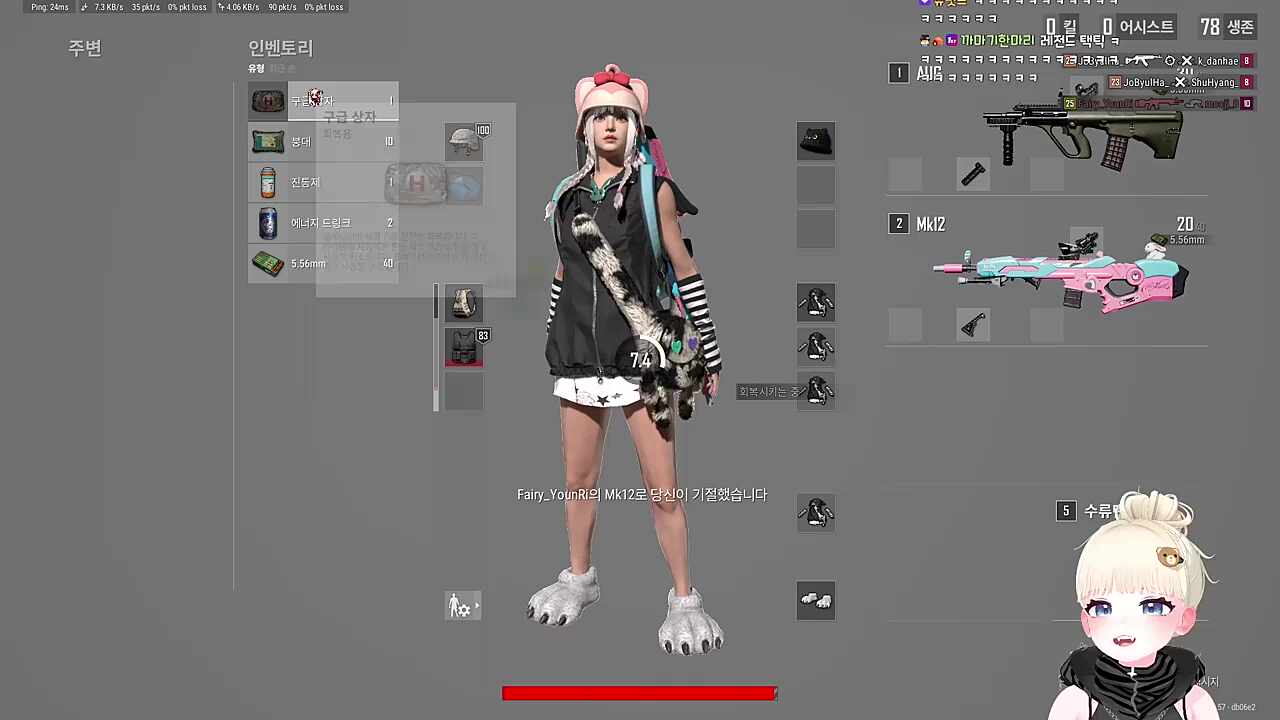Screen dimensions: 1280x720
Task: Pick up the 붕대 bandage item
Action: click(267, 141)
